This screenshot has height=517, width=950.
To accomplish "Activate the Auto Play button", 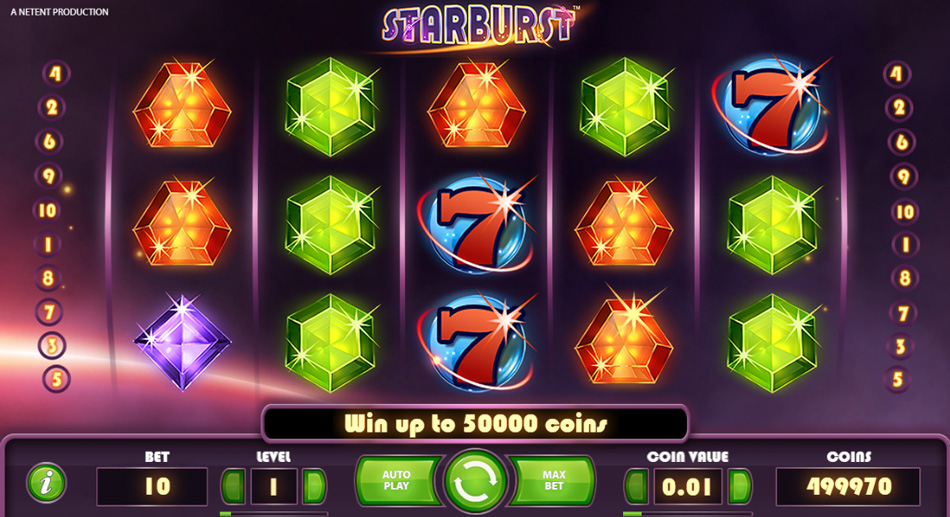I will (x=397, y=480).
